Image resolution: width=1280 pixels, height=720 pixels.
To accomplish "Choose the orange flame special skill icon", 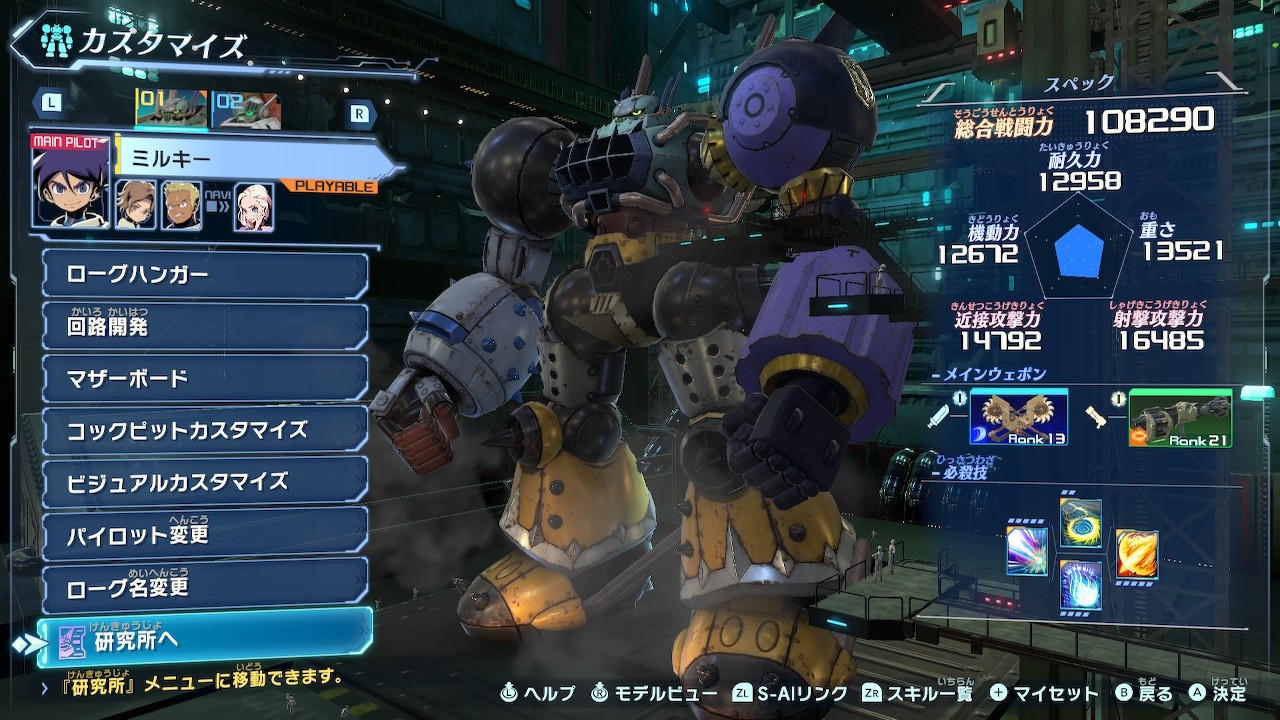I will coord(1137,554).
